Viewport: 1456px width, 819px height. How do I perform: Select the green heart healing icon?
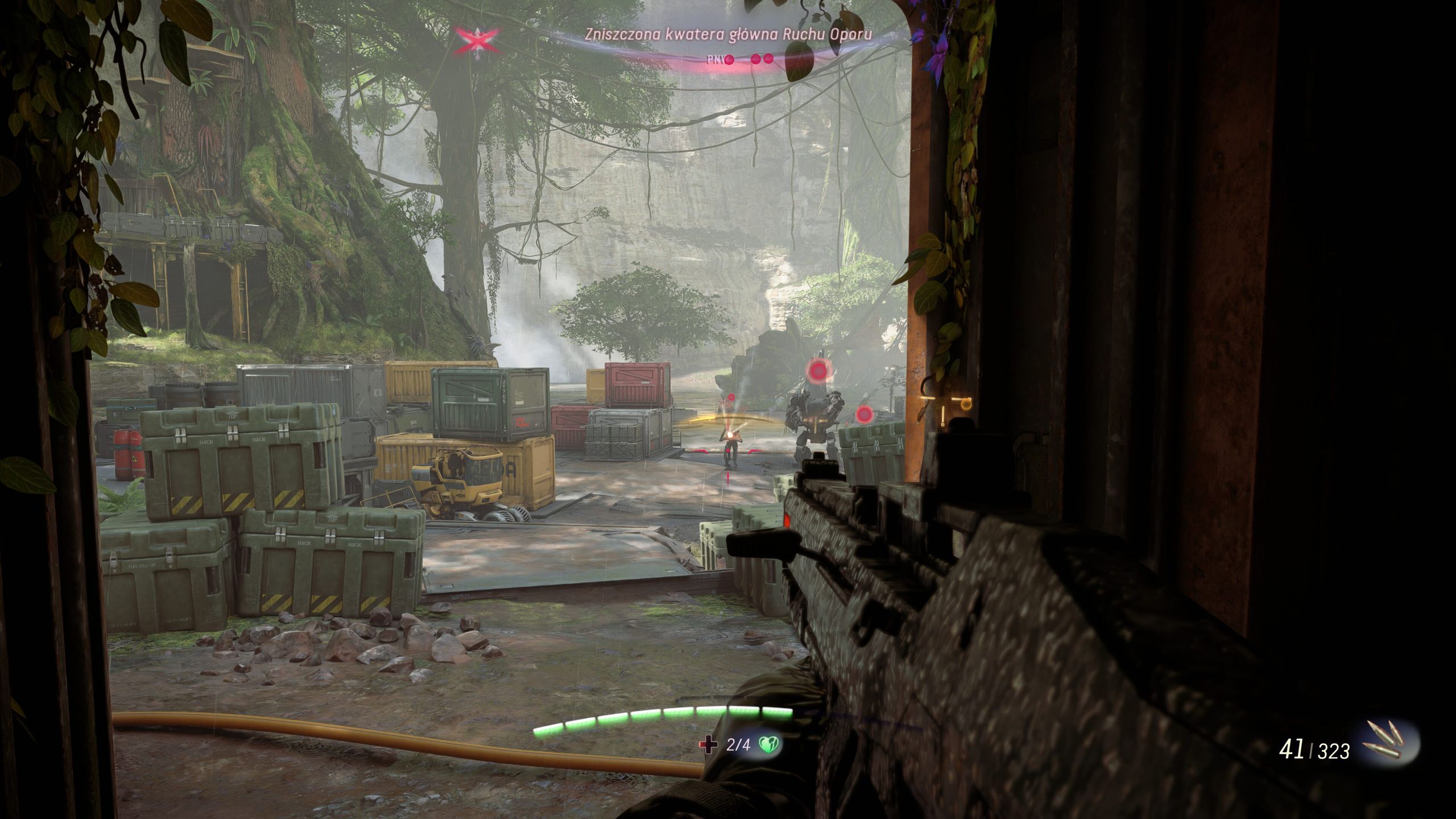coord(770,744)
